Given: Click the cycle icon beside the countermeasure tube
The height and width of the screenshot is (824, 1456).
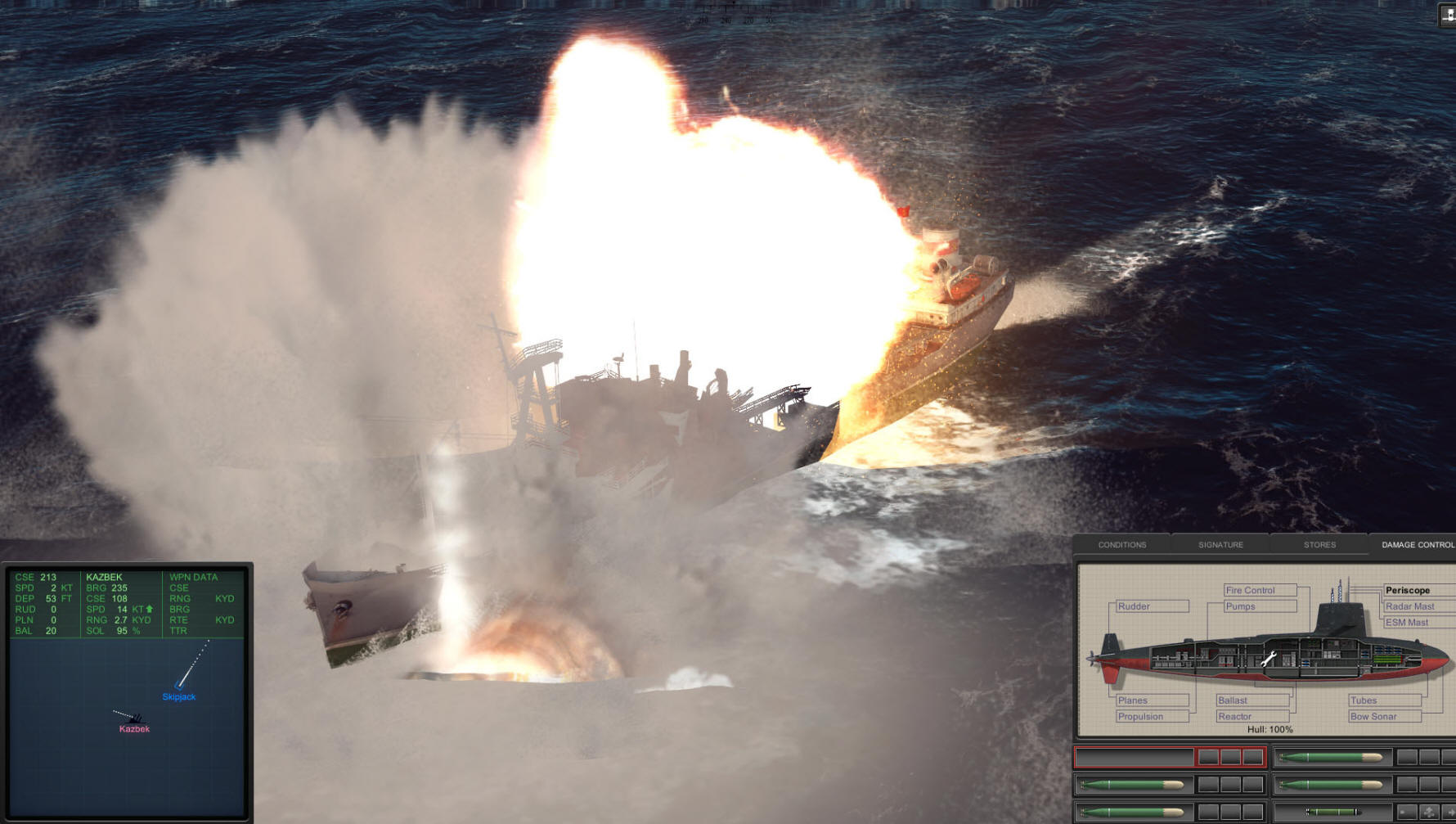Looking at the screenshot, I should click(x=1429, y=812).
